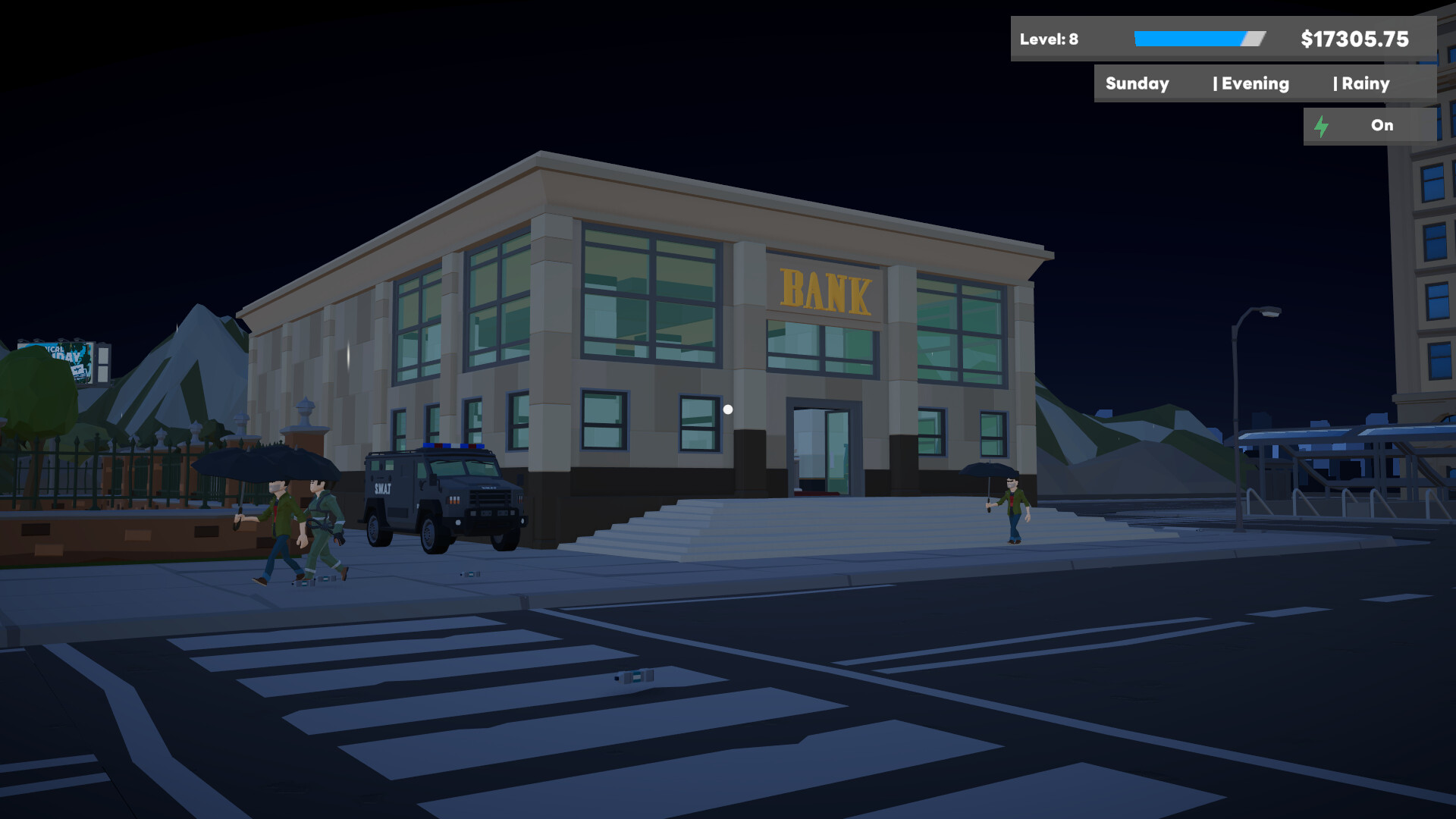Open the Sunday day display
The width and height of the screenshot is (1456, 819).
pyautogui.click(x=1137, y=83)
